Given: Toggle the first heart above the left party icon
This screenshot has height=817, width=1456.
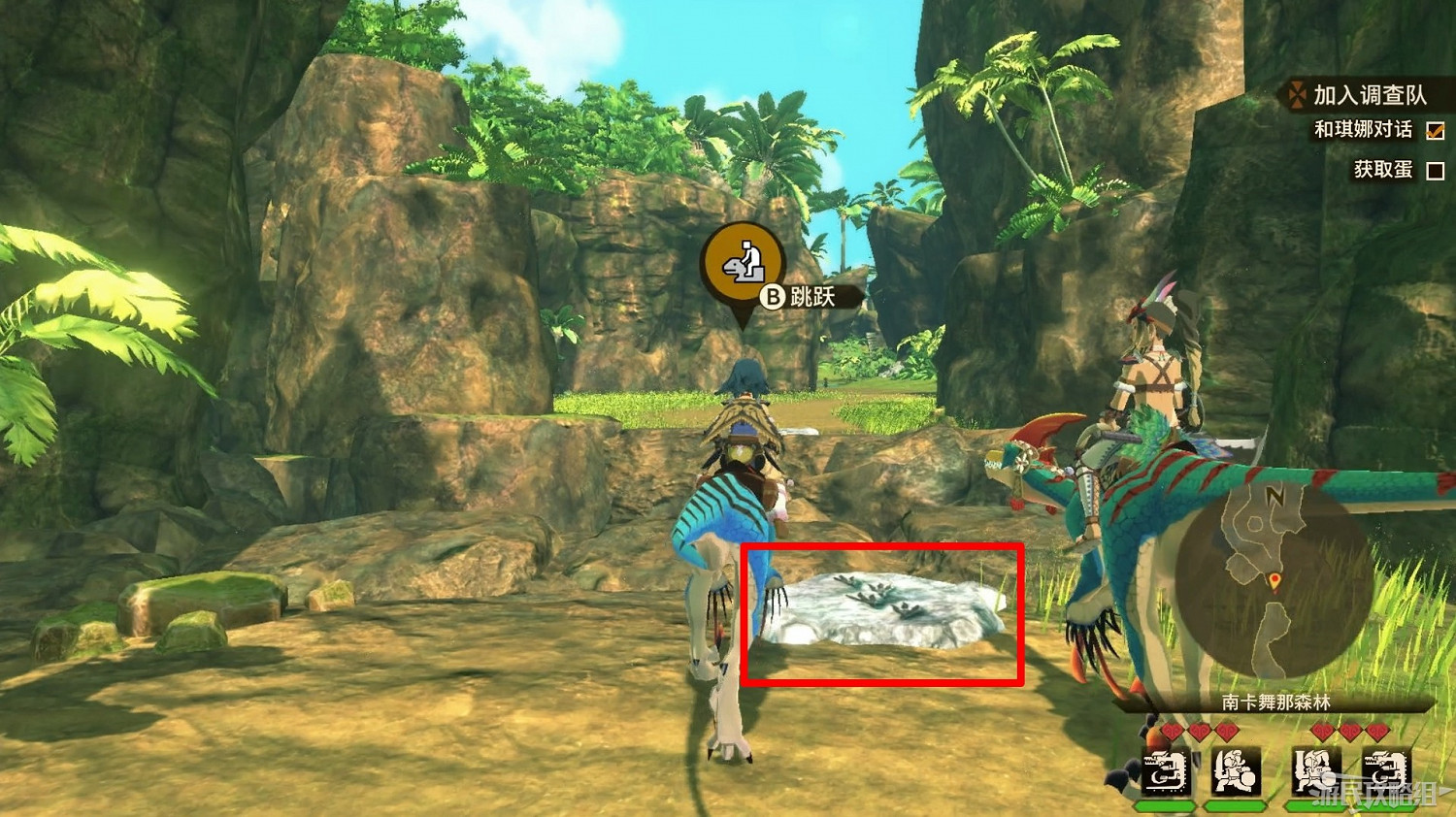Looking at the screenshot, I should pyautogui.click(x=1172, y=731).
